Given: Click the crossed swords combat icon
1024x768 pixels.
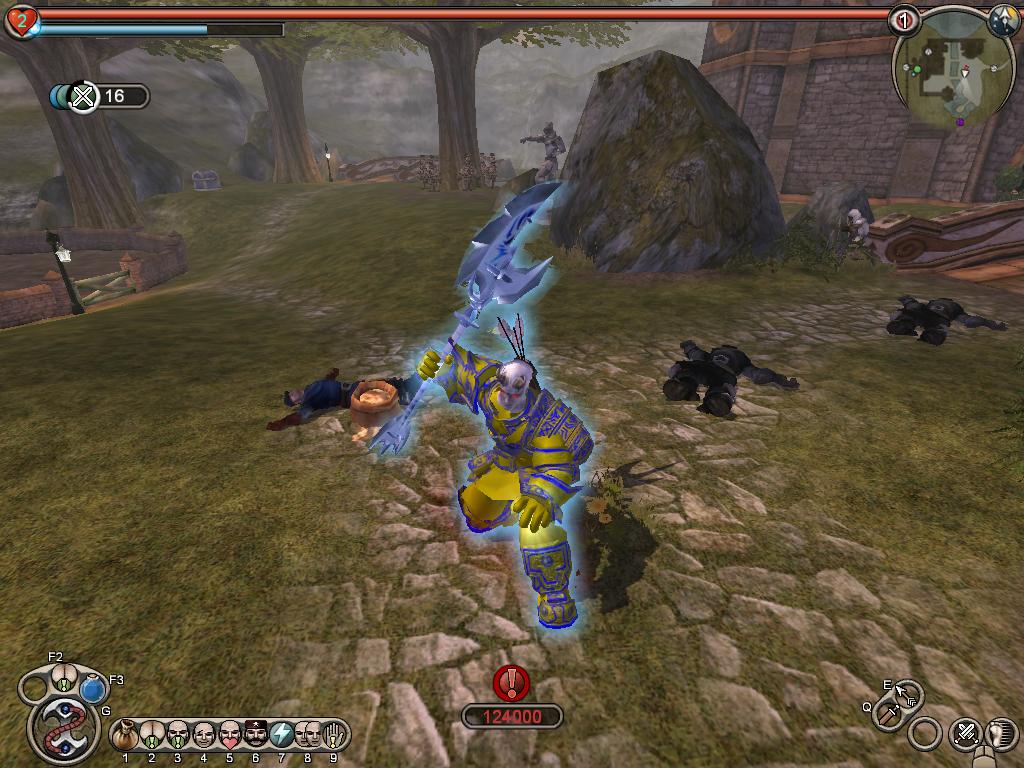Looking at the screenshot, I should tap(965, 735).
